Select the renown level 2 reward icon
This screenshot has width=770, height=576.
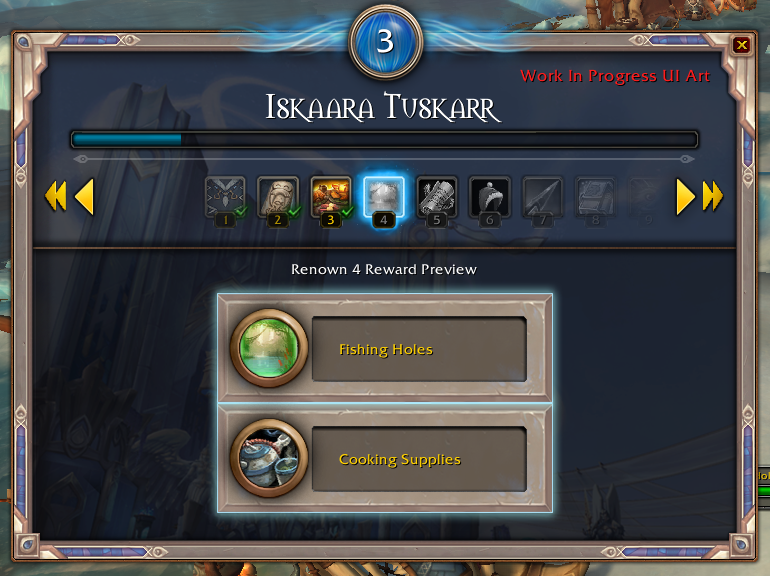278,198
